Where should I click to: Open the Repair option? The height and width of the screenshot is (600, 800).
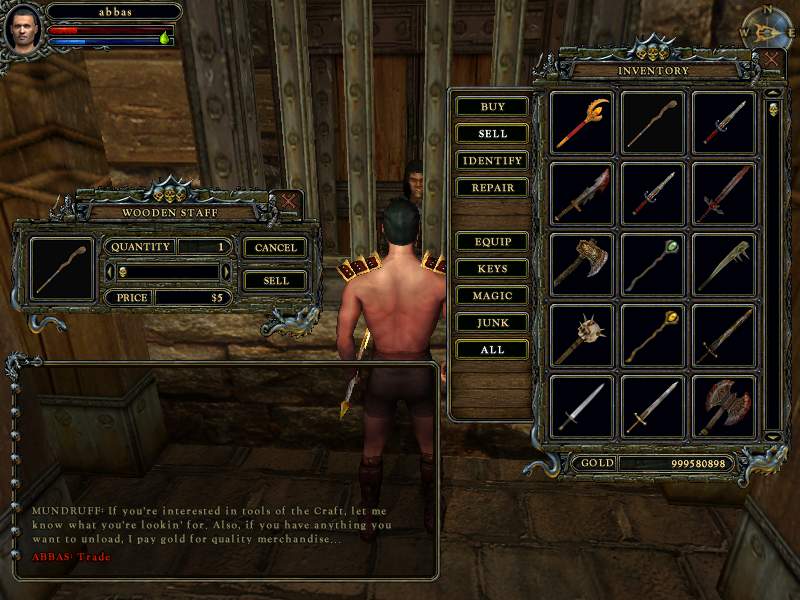coord(492,188)
